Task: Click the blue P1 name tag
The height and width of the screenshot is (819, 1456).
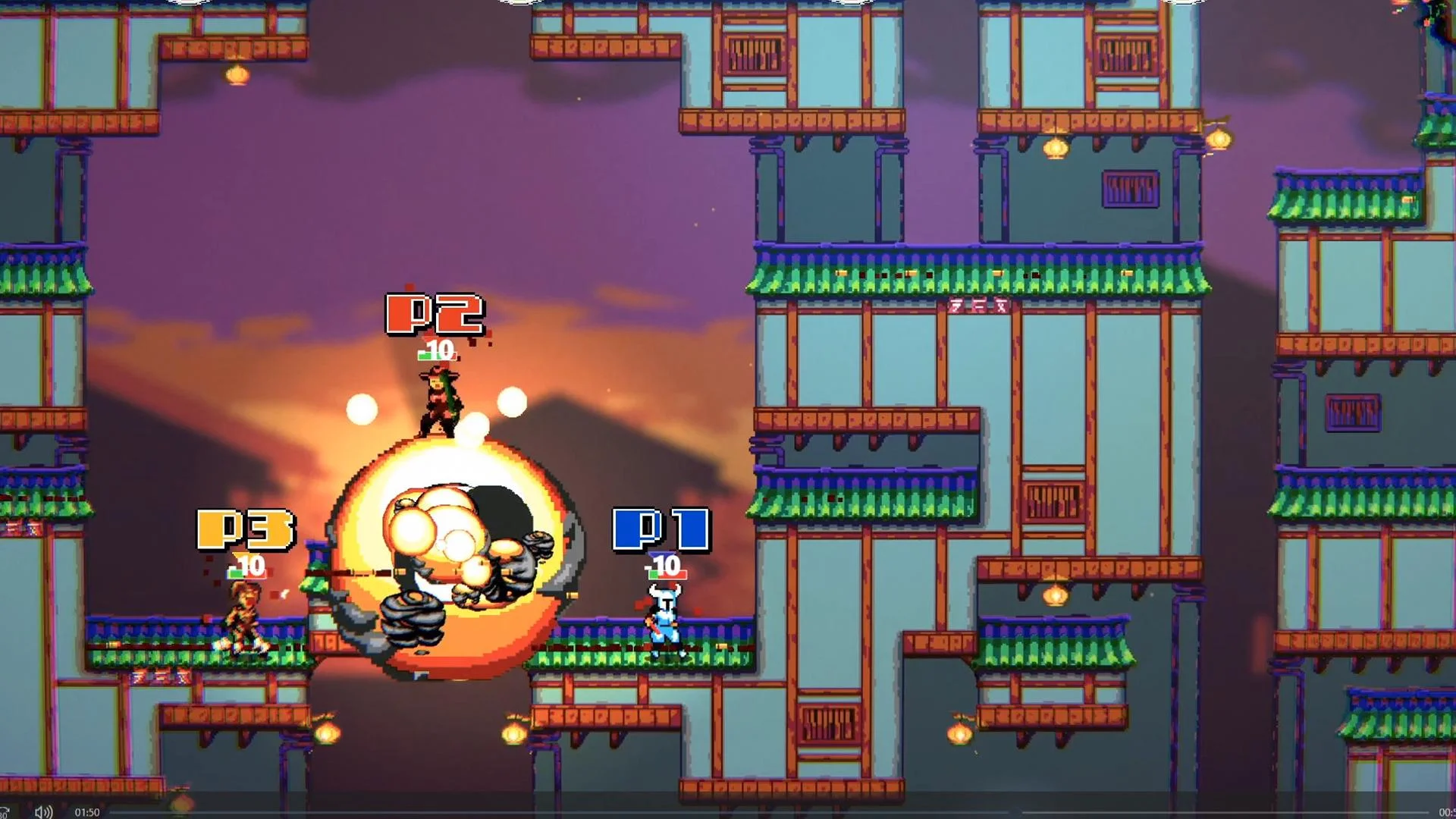Action: click(663, 531)
